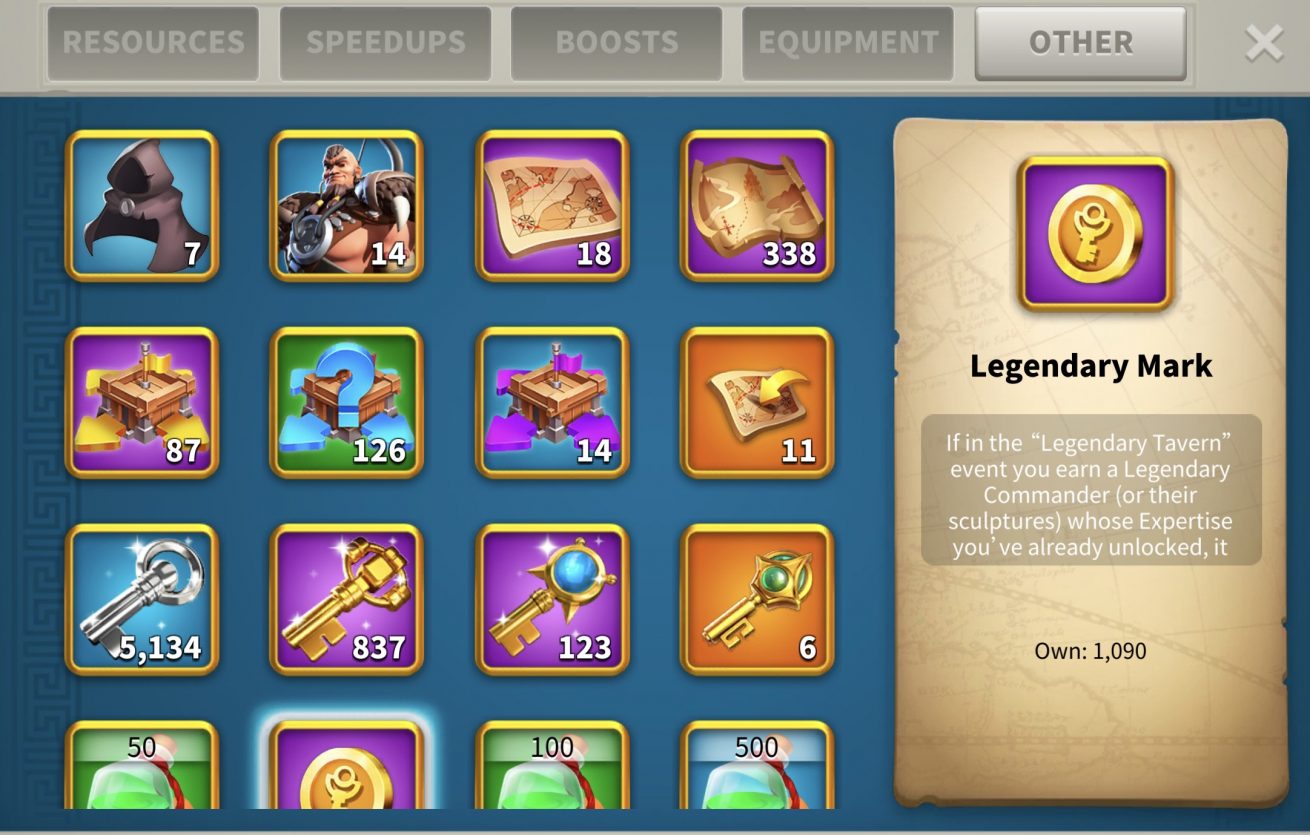Screen dimensions: 1310x835
Task: Pick the blue orb key item
Action: [x=552, y=599]
